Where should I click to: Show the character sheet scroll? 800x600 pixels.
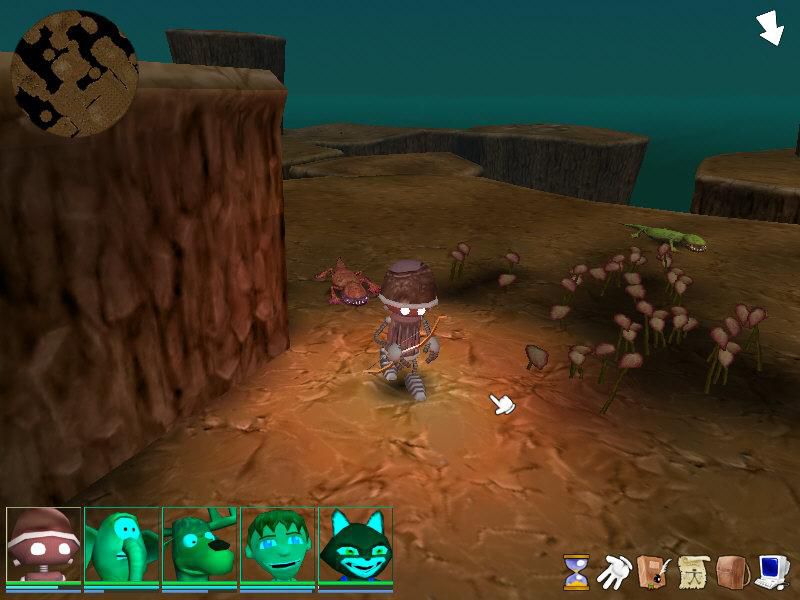[691, 572]
